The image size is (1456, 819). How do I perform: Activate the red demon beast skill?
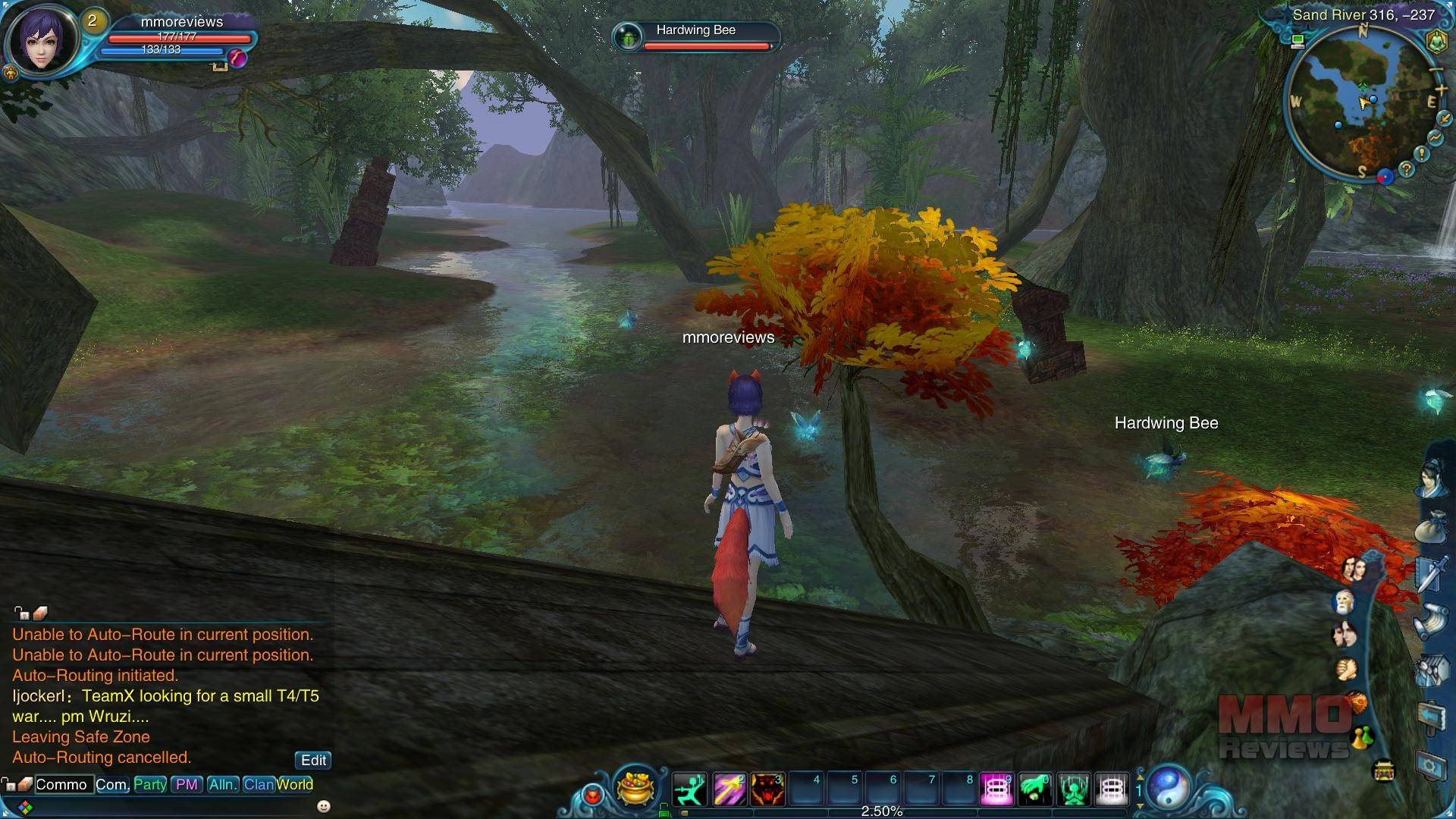pos(767,789)
